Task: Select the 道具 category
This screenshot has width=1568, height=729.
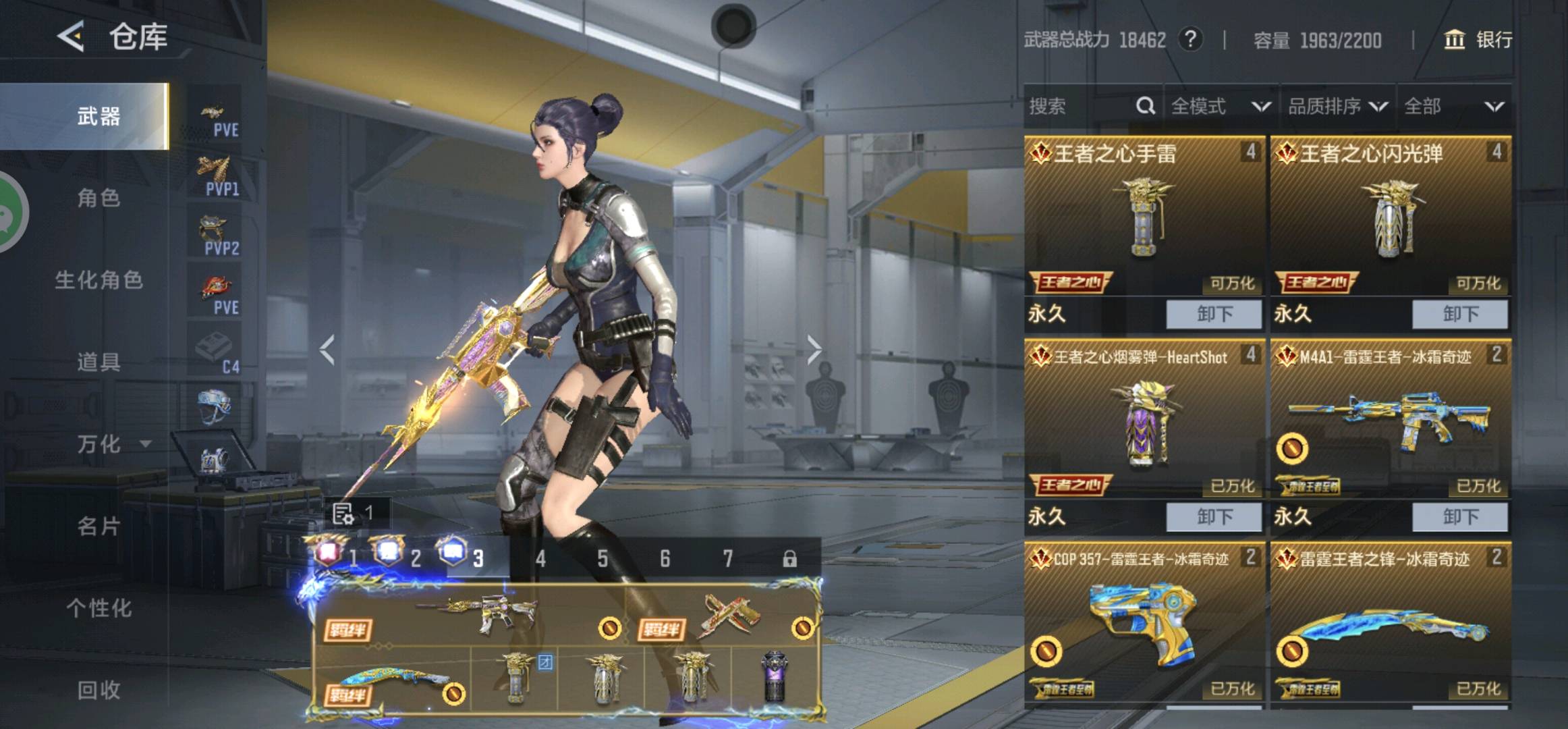Action: pos(99,362)
